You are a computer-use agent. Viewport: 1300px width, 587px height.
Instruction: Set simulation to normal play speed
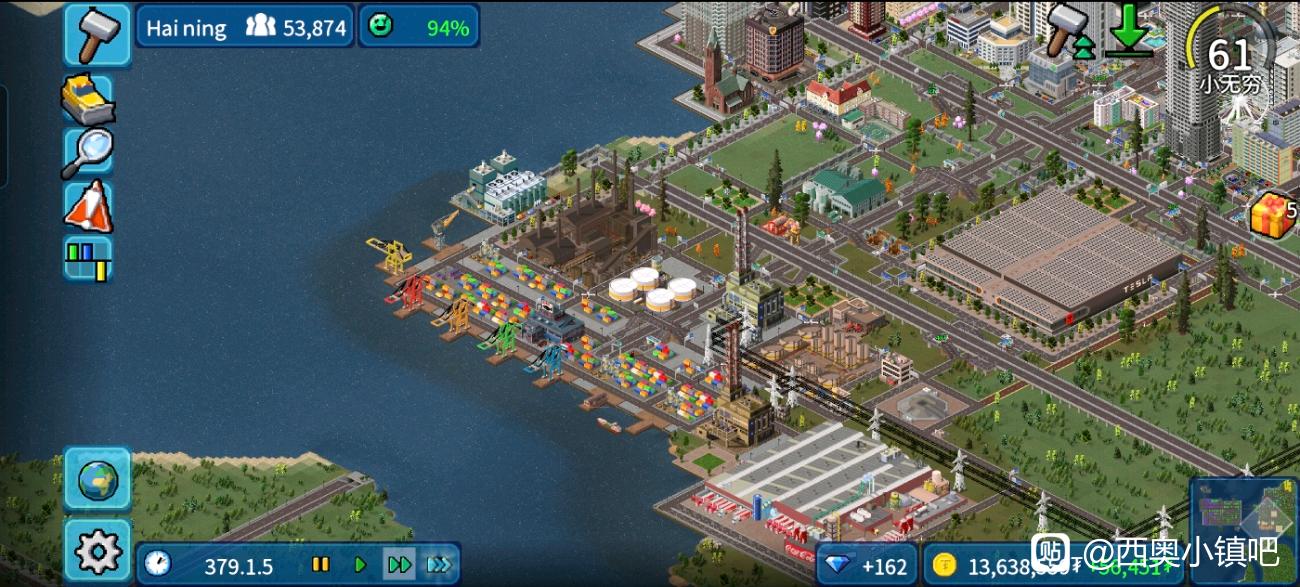pos(360,565)
